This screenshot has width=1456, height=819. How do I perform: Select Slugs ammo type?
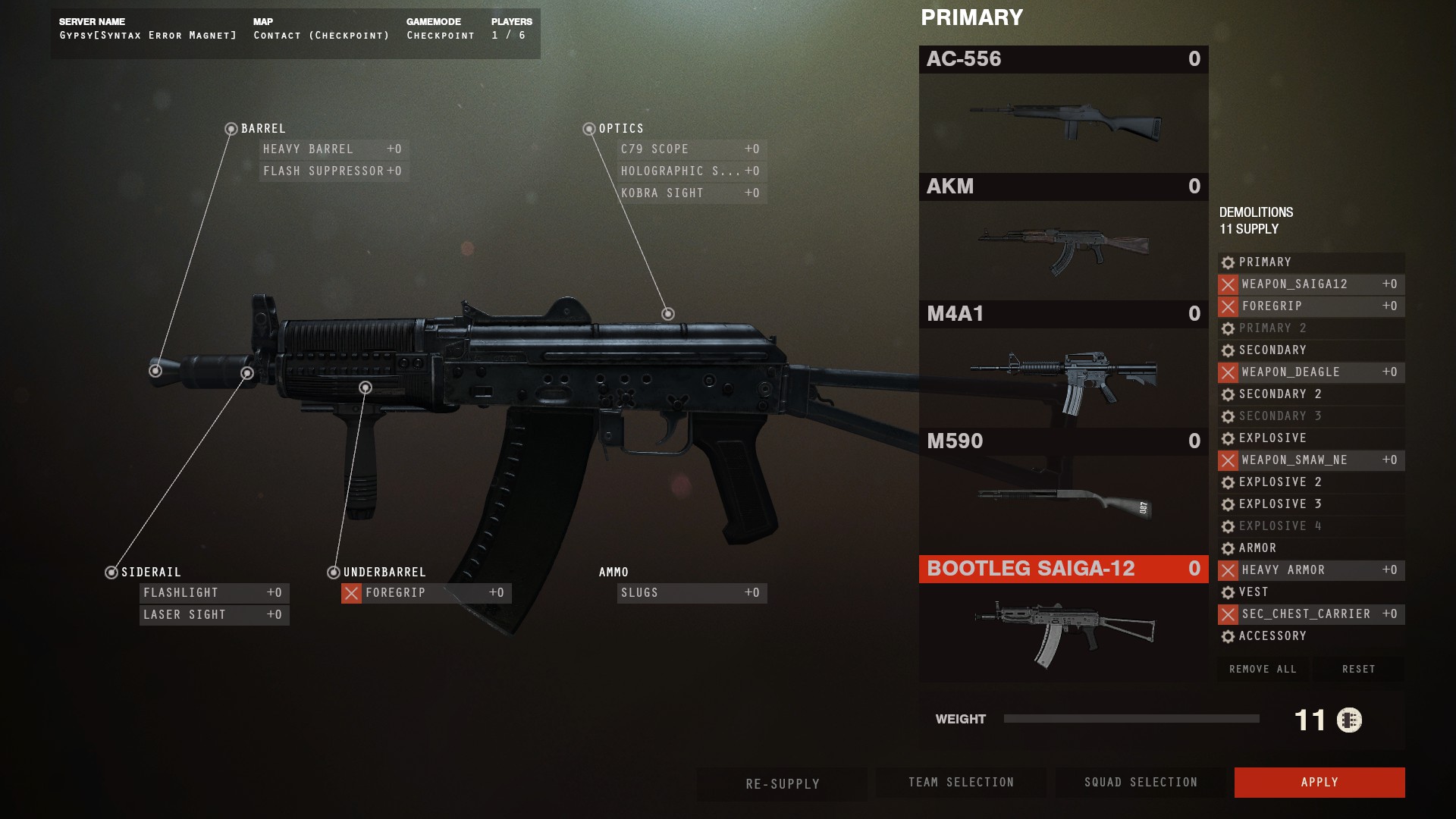pyautogui.click(x=690, y=593)
